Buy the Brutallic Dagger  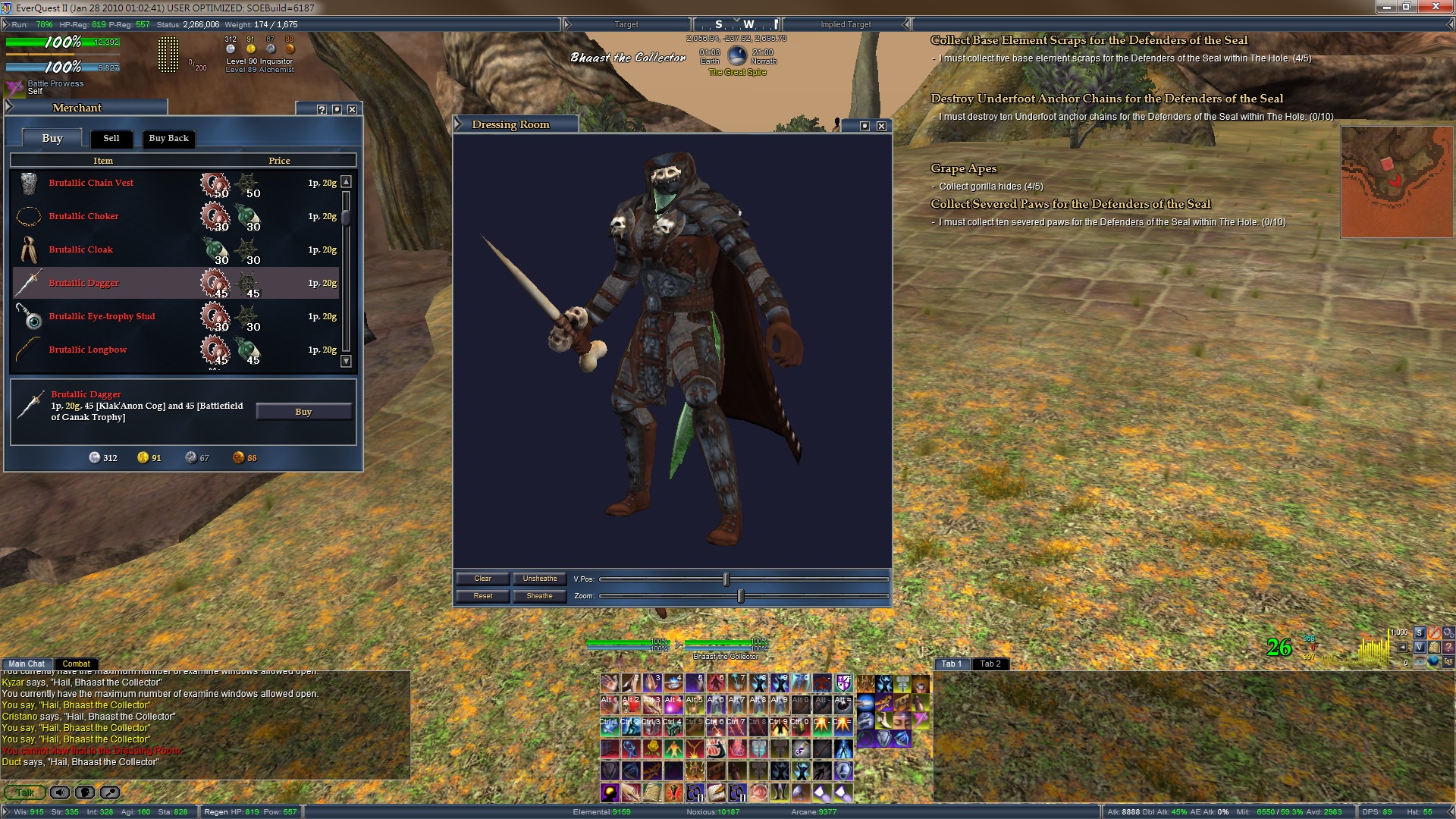pos(303,412)
